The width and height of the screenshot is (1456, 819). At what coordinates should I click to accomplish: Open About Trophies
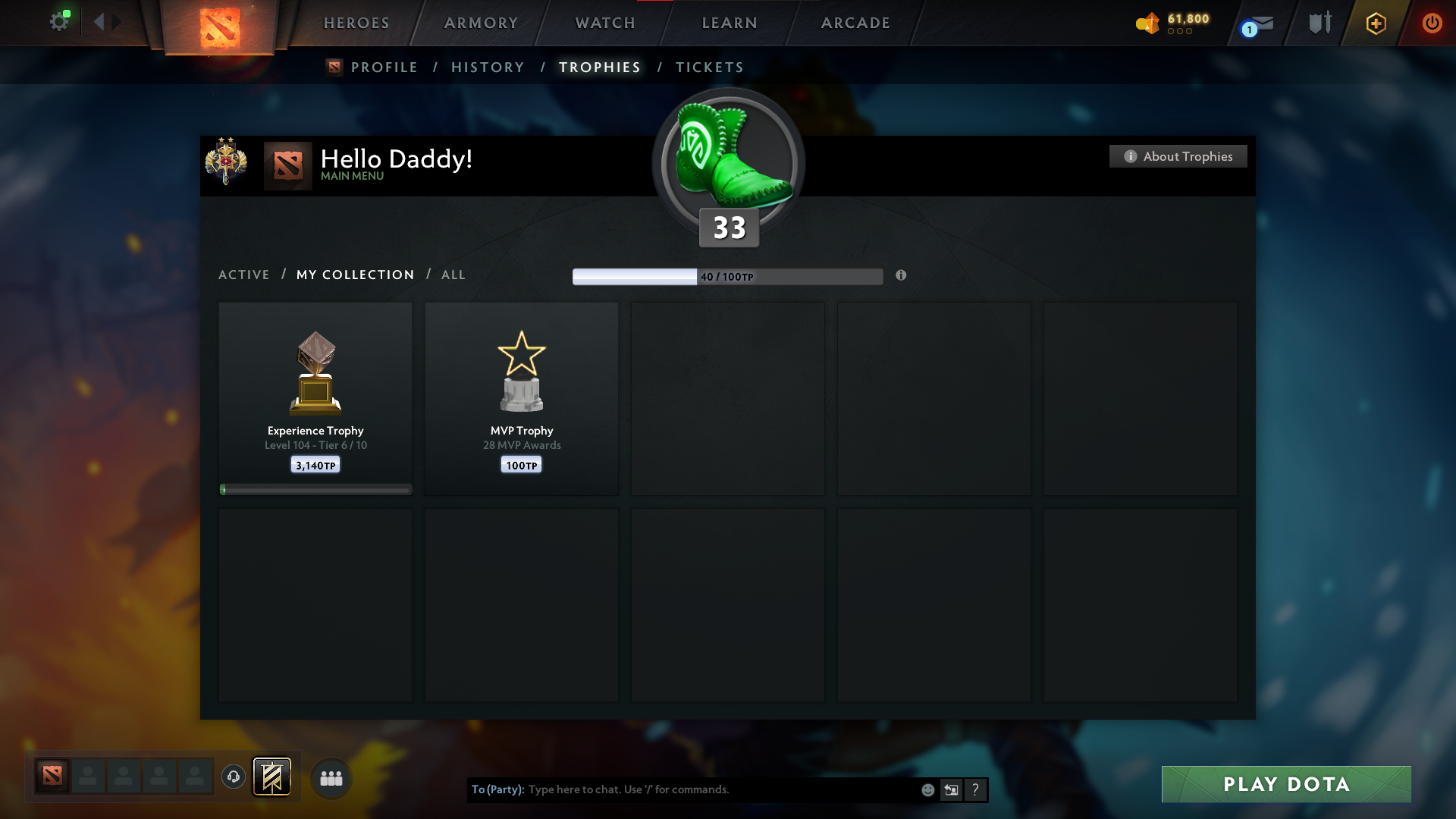pos(1178,156)
